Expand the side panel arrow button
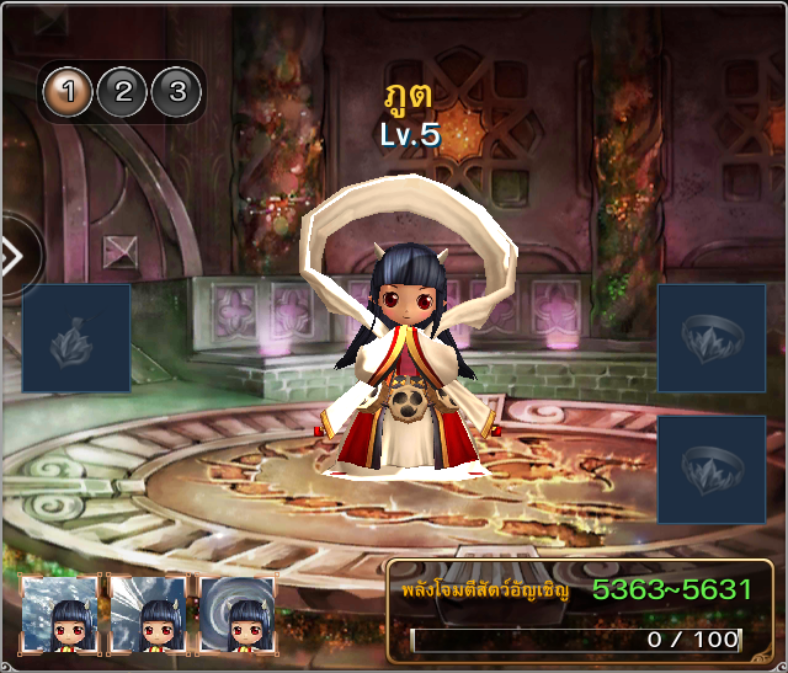 14,257
